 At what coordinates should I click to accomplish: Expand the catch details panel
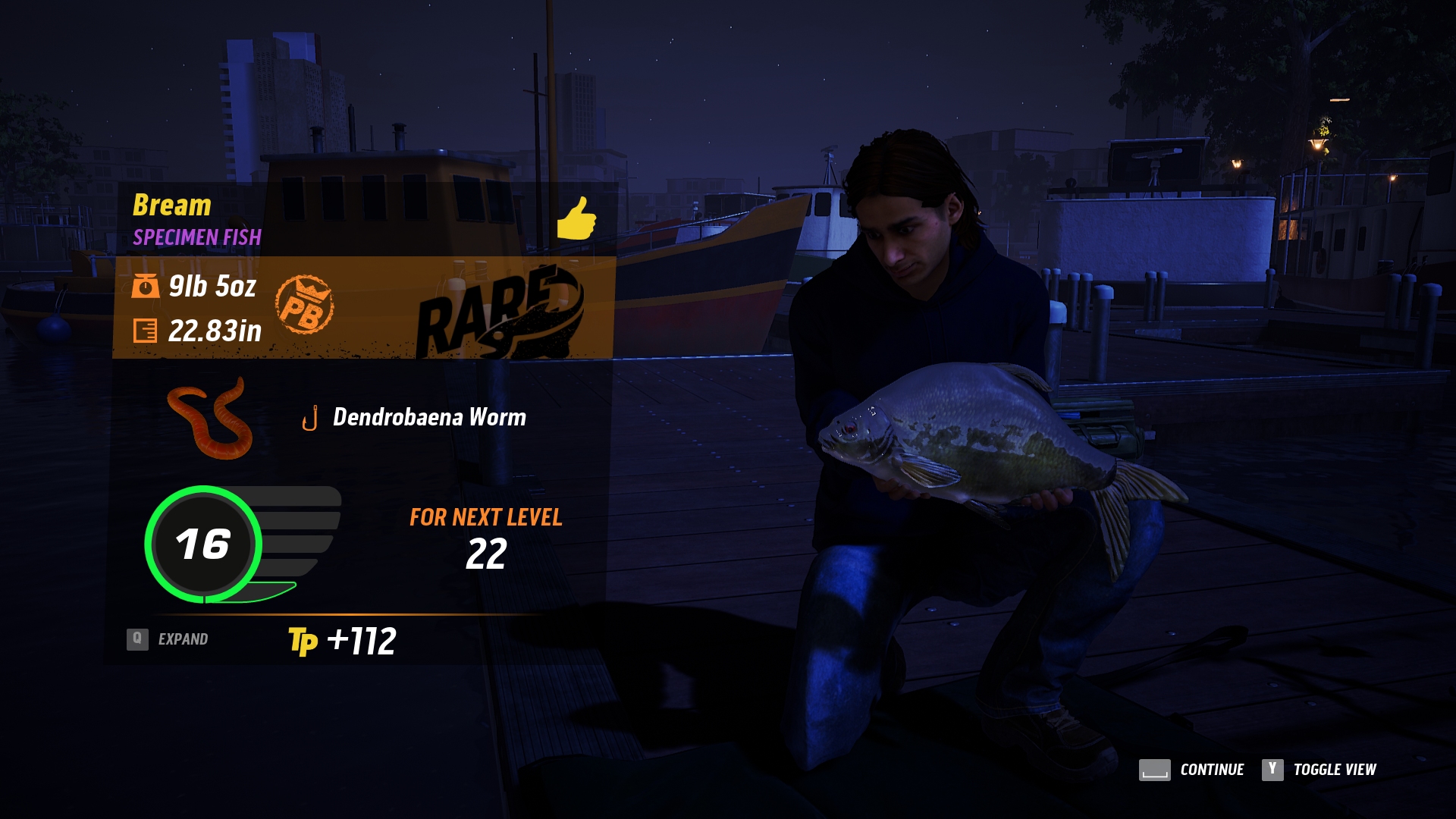[168, 639]
